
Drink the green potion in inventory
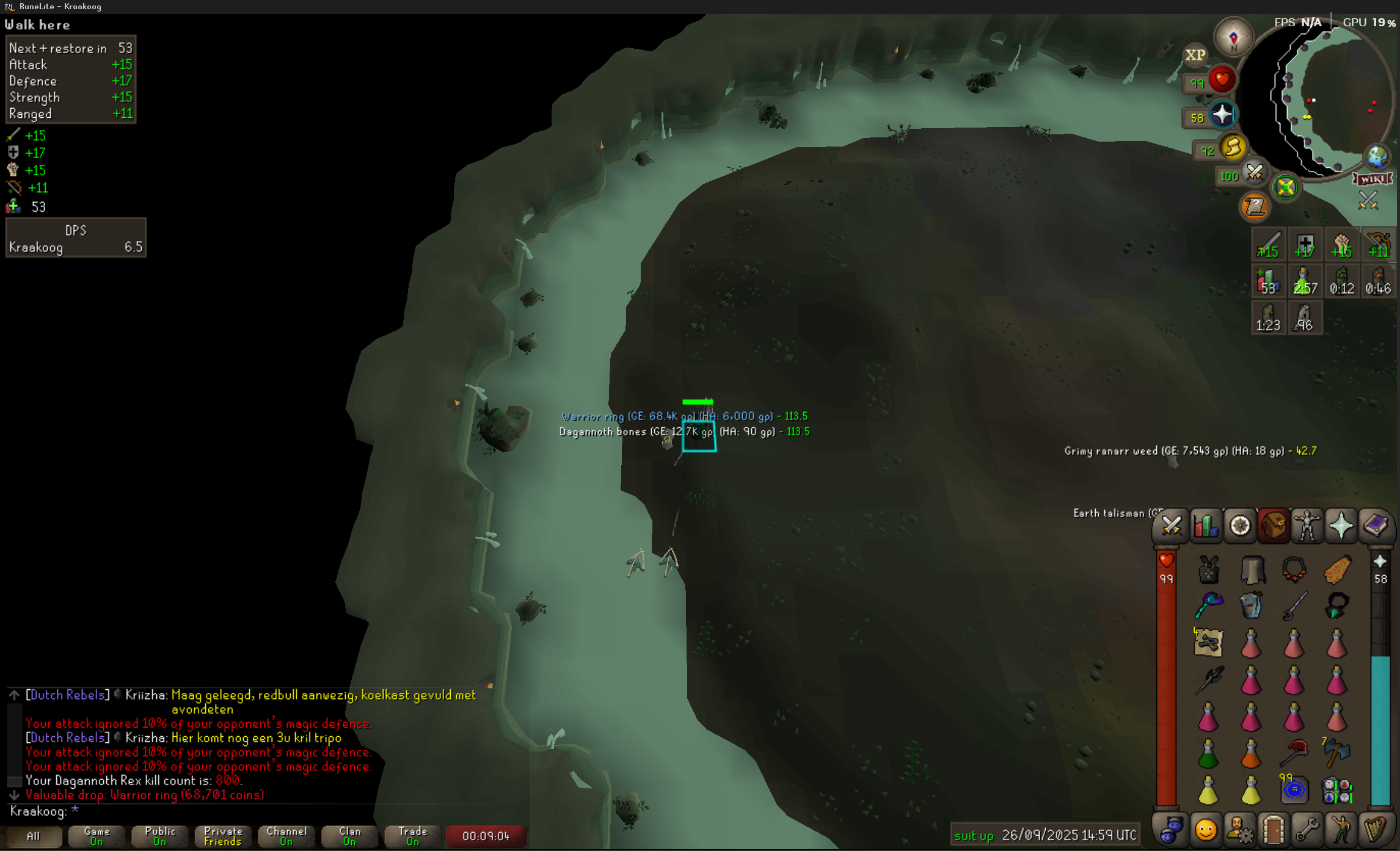pyautogui.click(x=1208, y=754)
